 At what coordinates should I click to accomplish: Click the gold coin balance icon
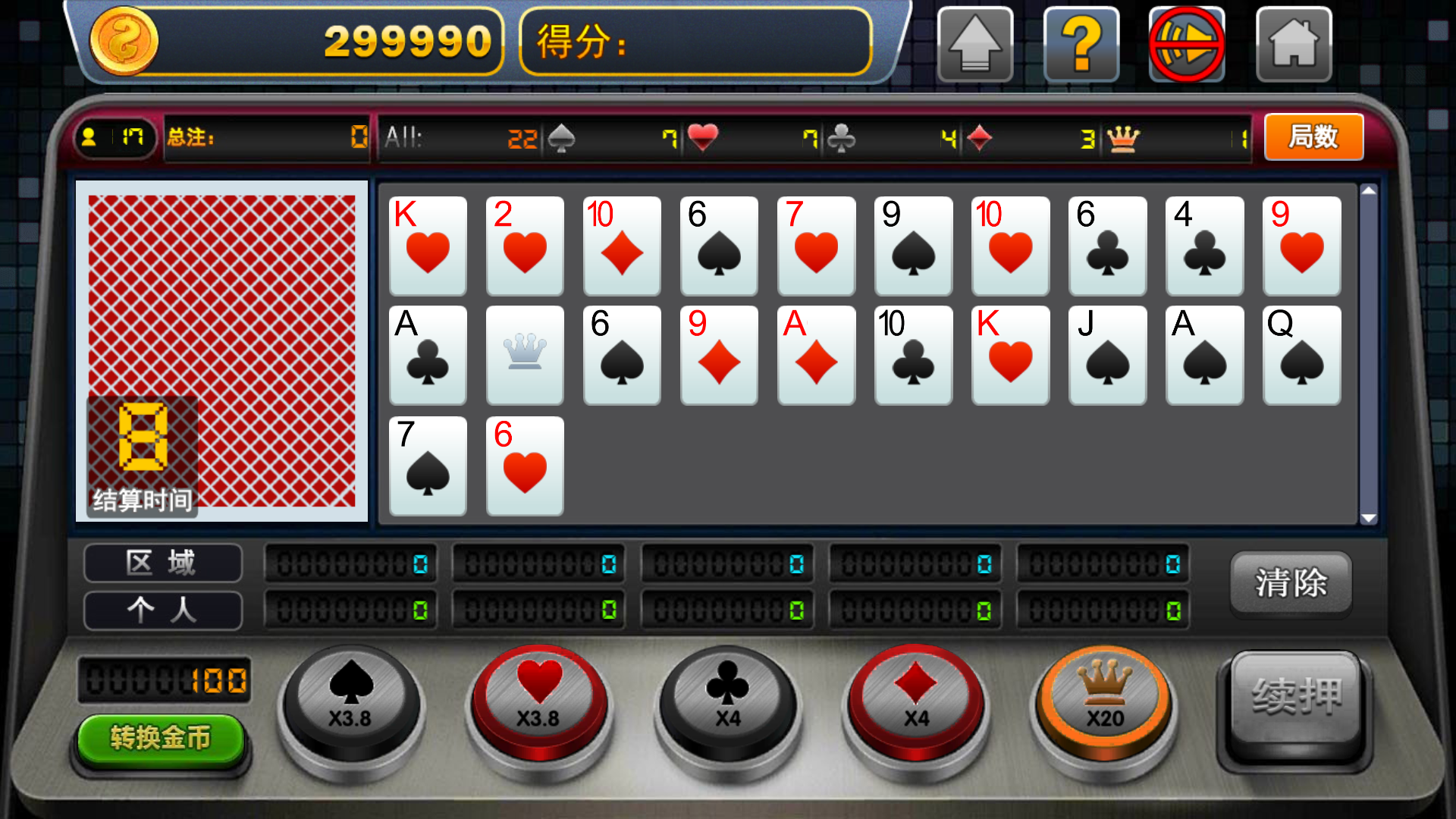[x=124, y=41]
